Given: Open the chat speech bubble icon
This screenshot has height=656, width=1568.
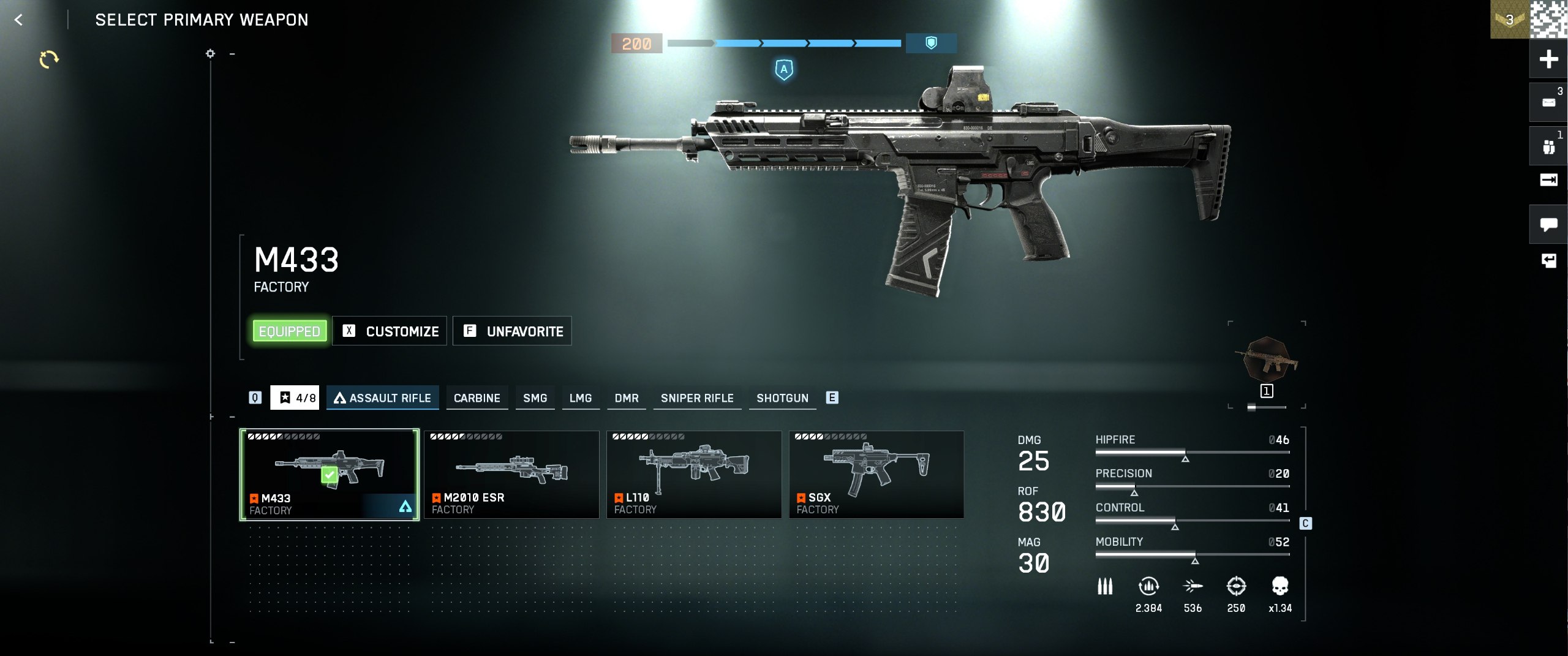Looking at the screenshot, I should [1548, 225].
